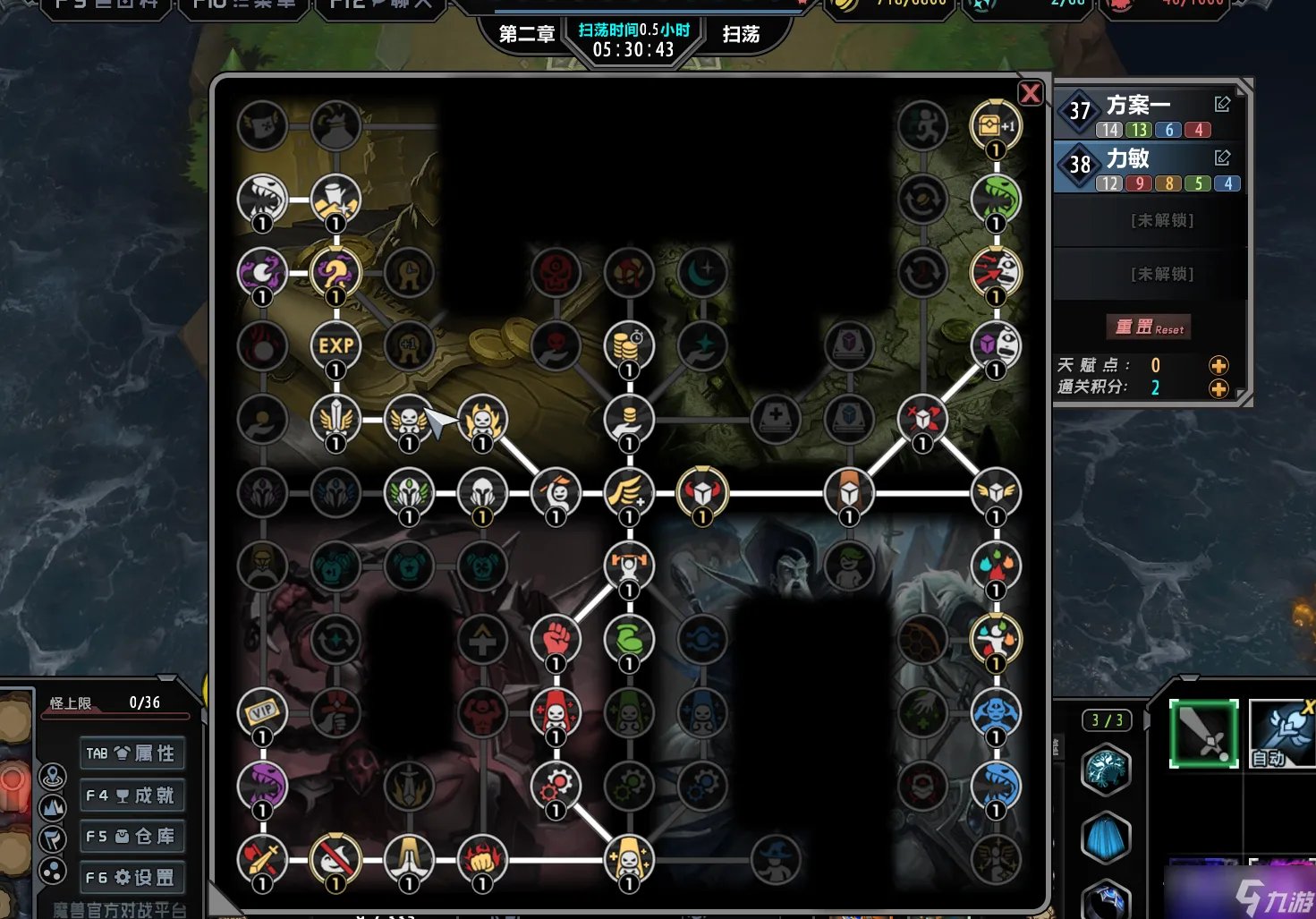Open the 第二章 chapter tab
1316x919 pixels.
[526, 32]
